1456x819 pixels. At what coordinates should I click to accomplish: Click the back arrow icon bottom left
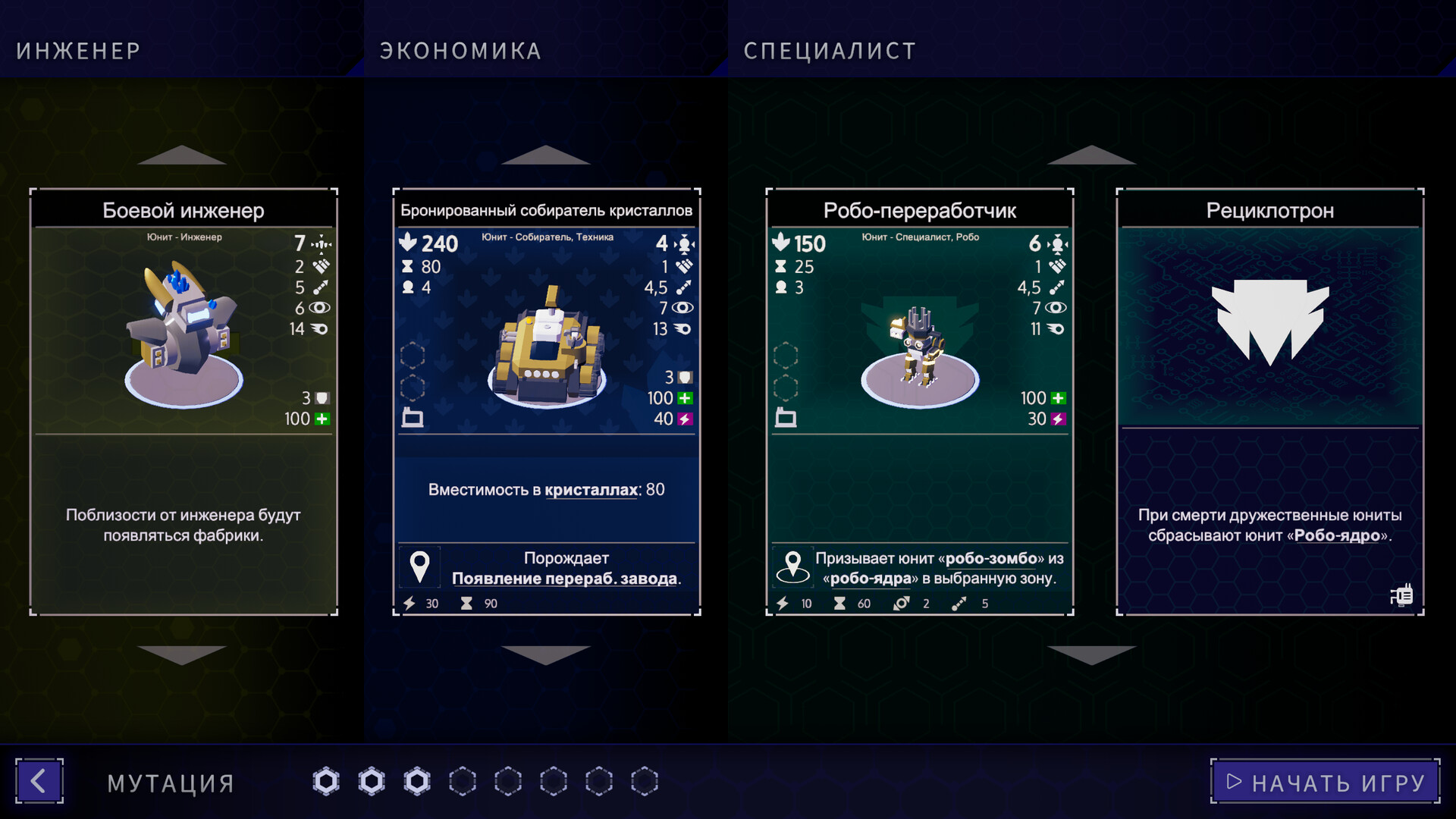[39, 781]
